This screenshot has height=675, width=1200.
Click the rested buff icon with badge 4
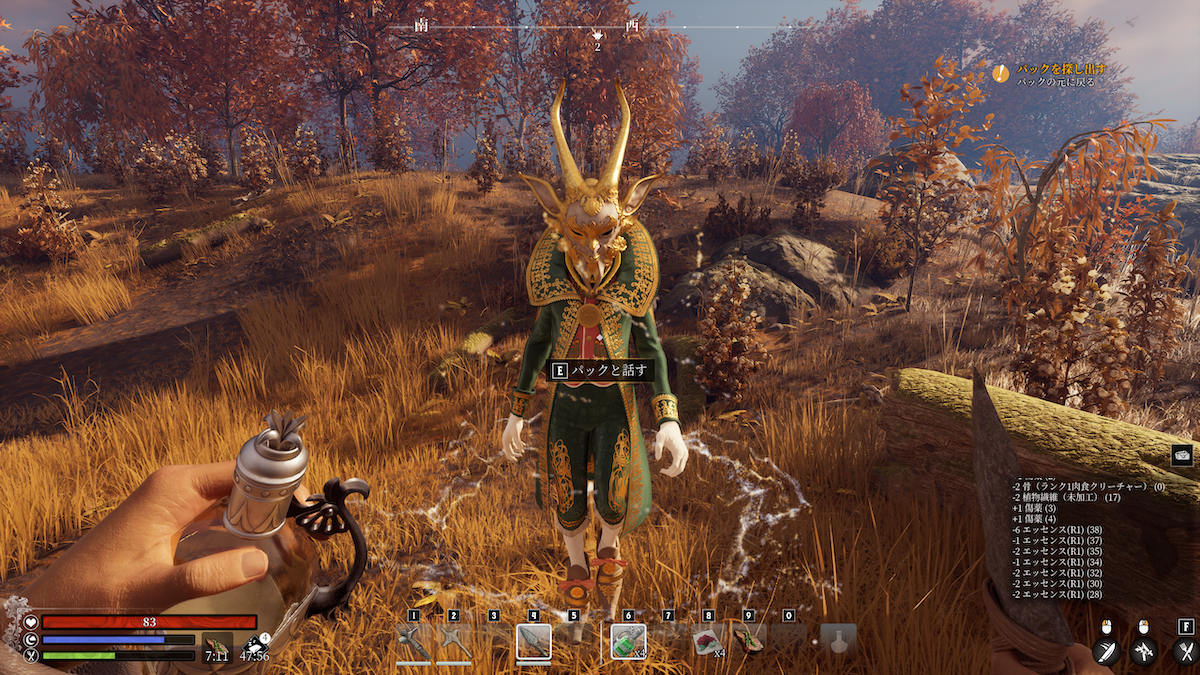coord(256,648)
